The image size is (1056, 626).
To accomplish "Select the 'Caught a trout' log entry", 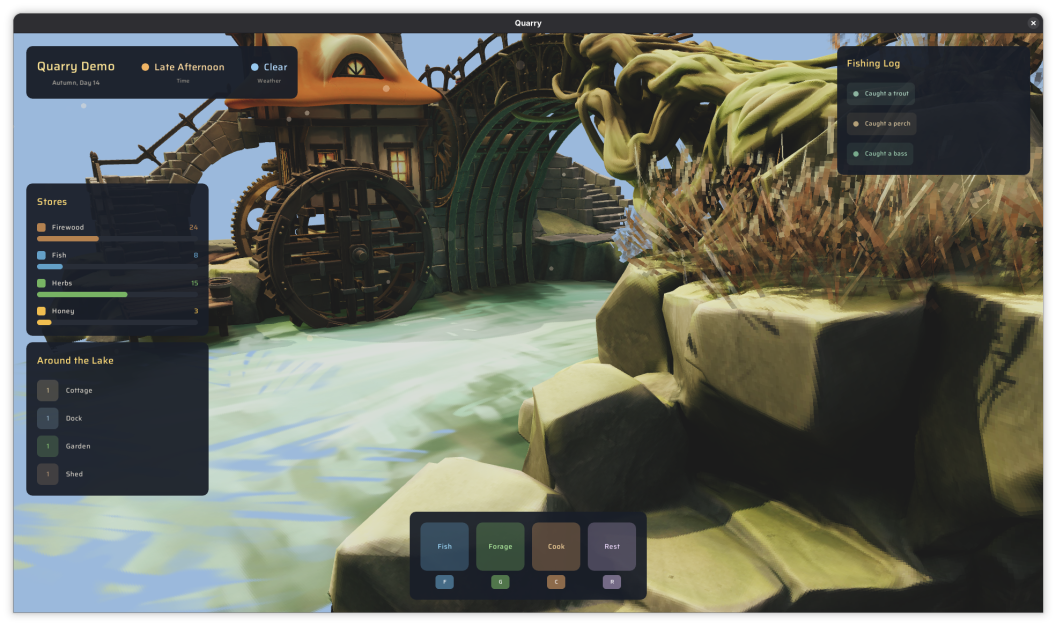I will (881, 94).
